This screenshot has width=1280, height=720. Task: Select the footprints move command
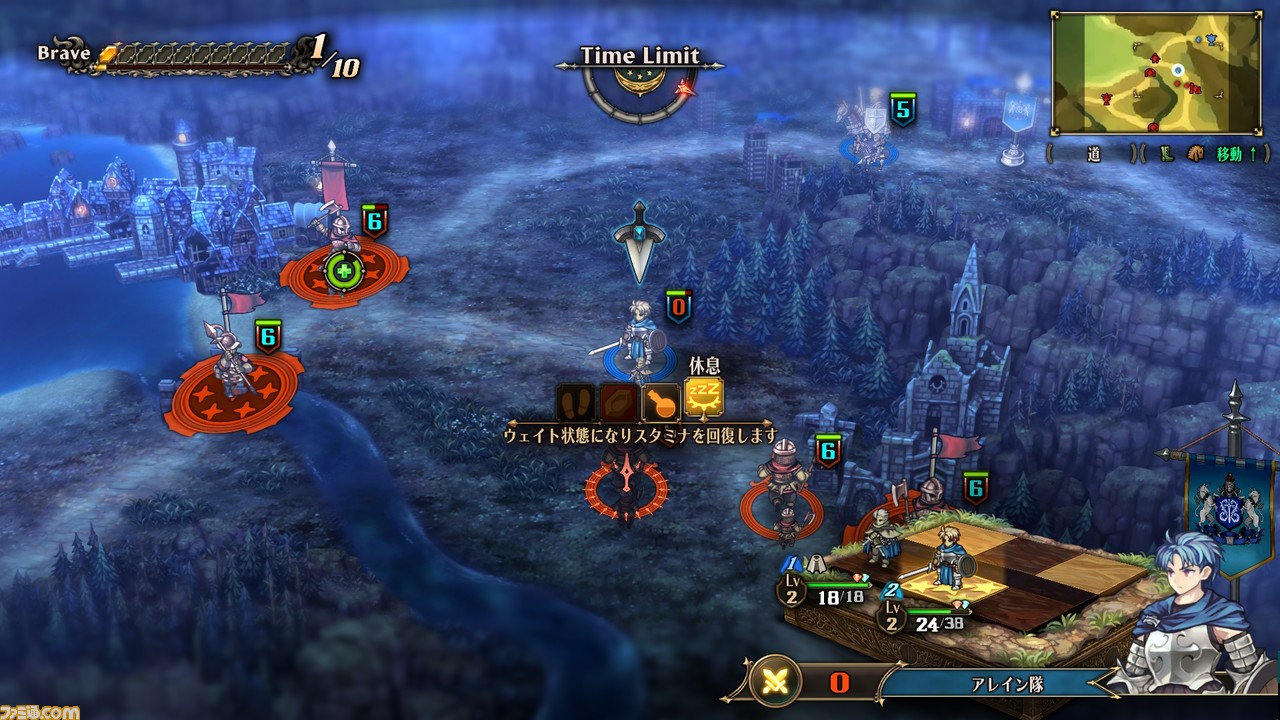pos(575,402)
